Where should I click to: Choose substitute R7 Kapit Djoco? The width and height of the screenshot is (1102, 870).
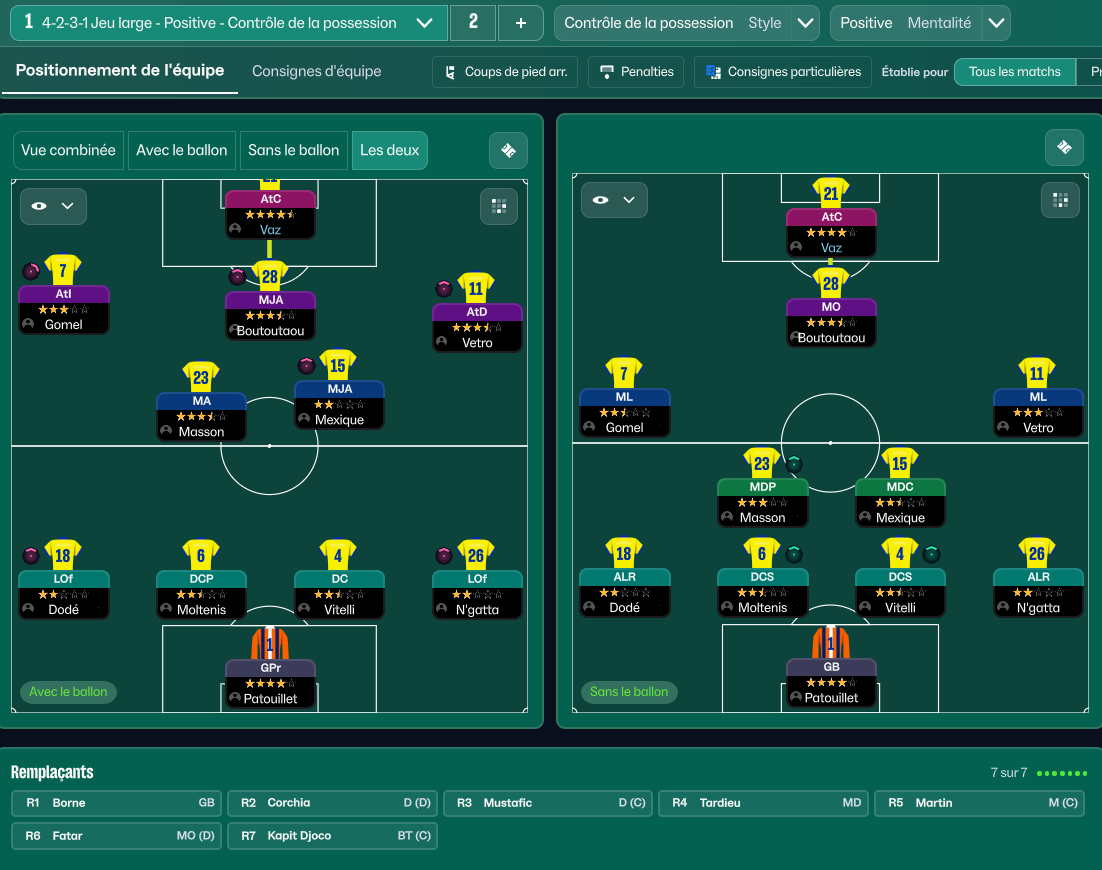[x=331, y=835]
